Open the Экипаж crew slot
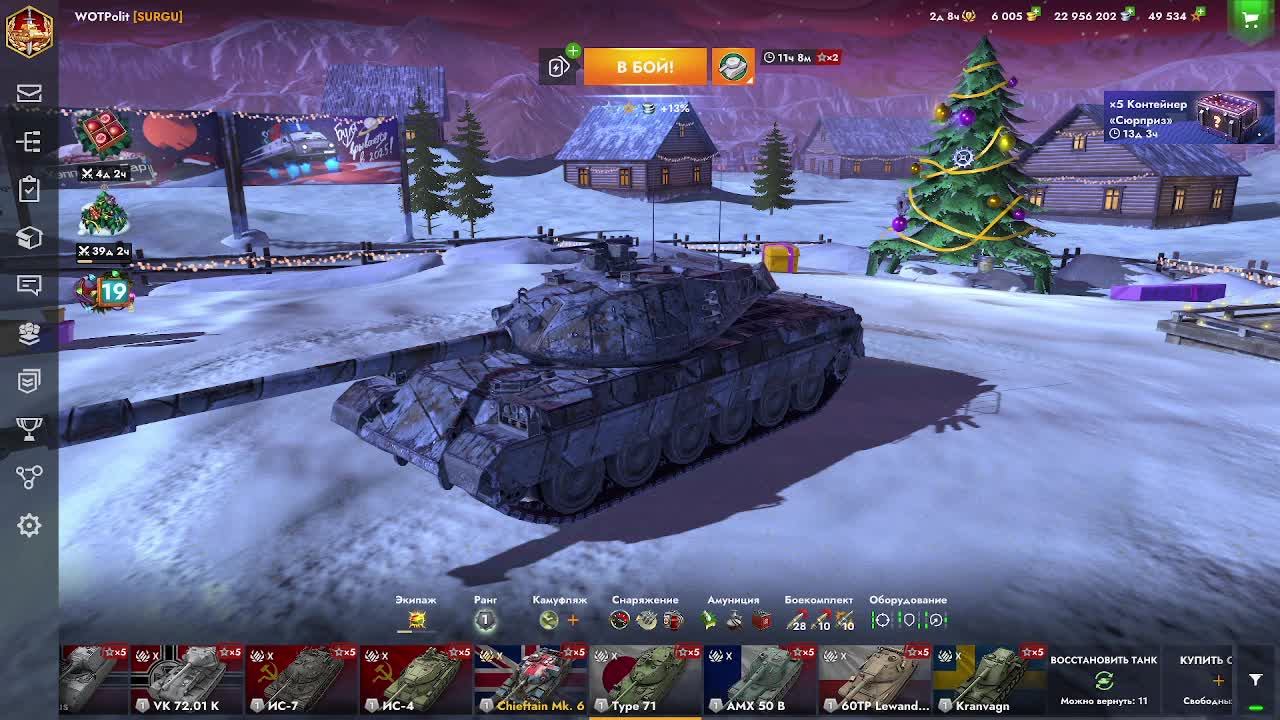The image size is (1280, 720). pos(416,620)
